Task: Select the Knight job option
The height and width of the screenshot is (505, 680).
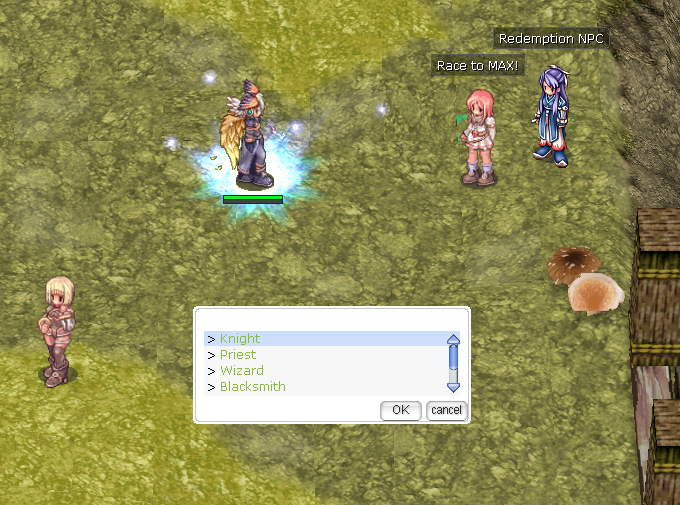Action: (x=240, y=339)
